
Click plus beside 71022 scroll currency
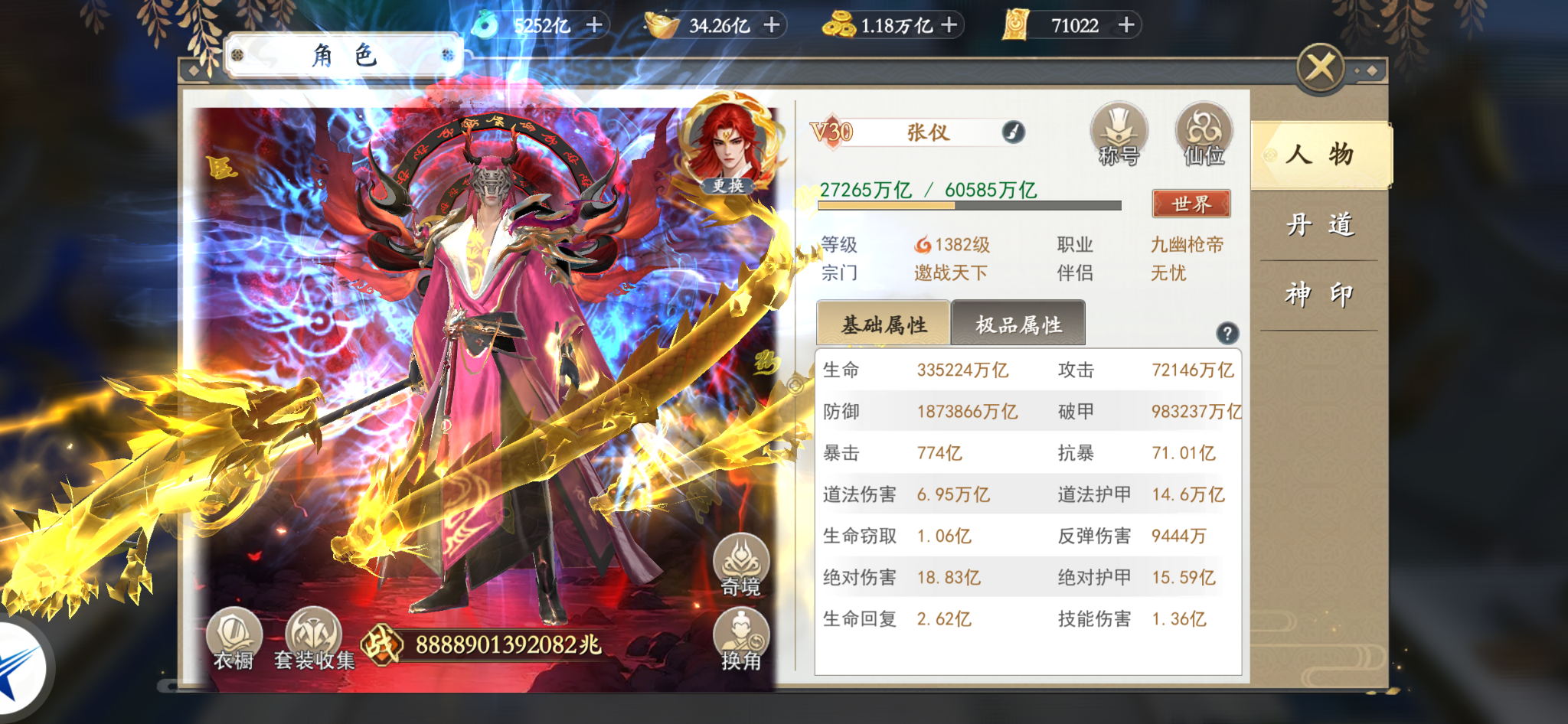1125,25
